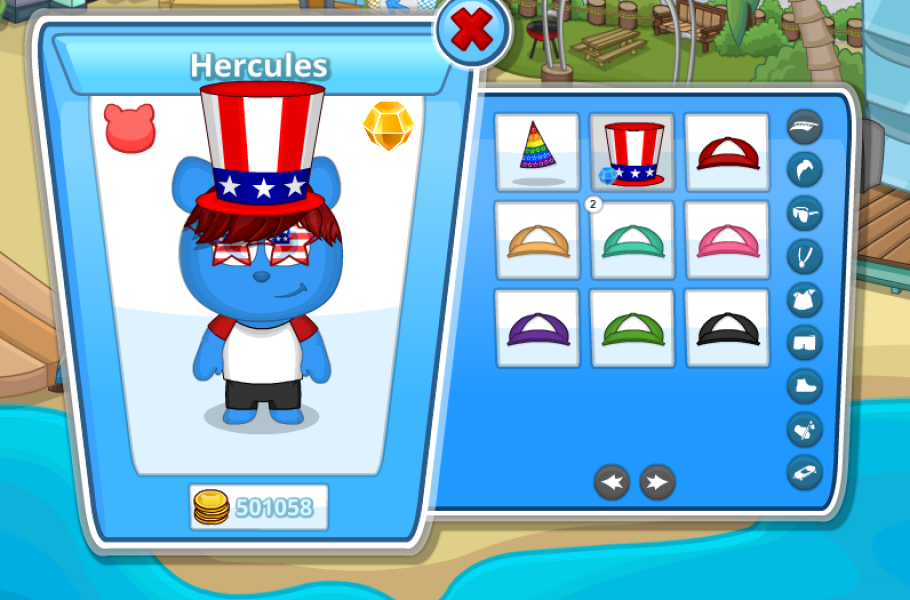
Task: Show the shorts category
Action: (804, 342)
